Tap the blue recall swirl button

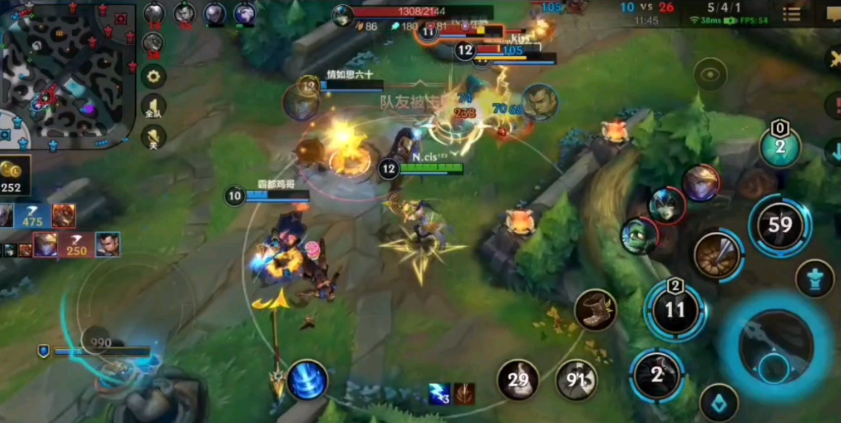[306, 380]
